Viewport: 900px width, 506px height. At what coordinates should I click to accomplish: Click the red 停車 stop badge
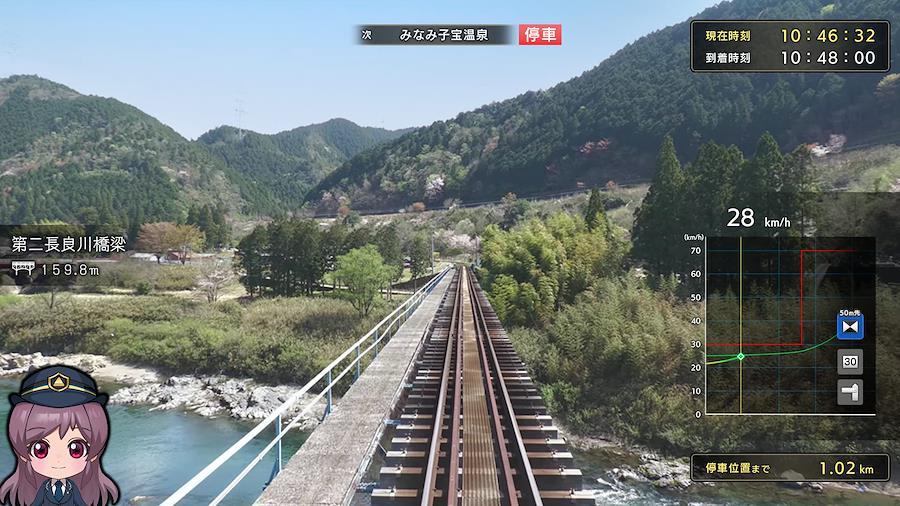pyautogui.click(x=540, y=35)
